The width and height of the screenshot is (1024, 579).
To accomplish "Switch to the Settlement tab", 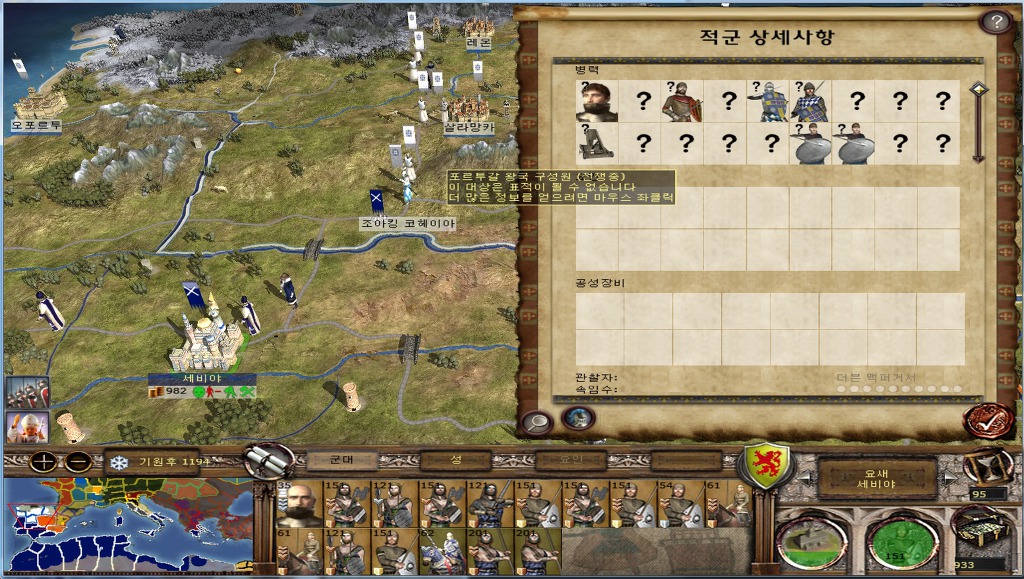I will click(456, 460).
